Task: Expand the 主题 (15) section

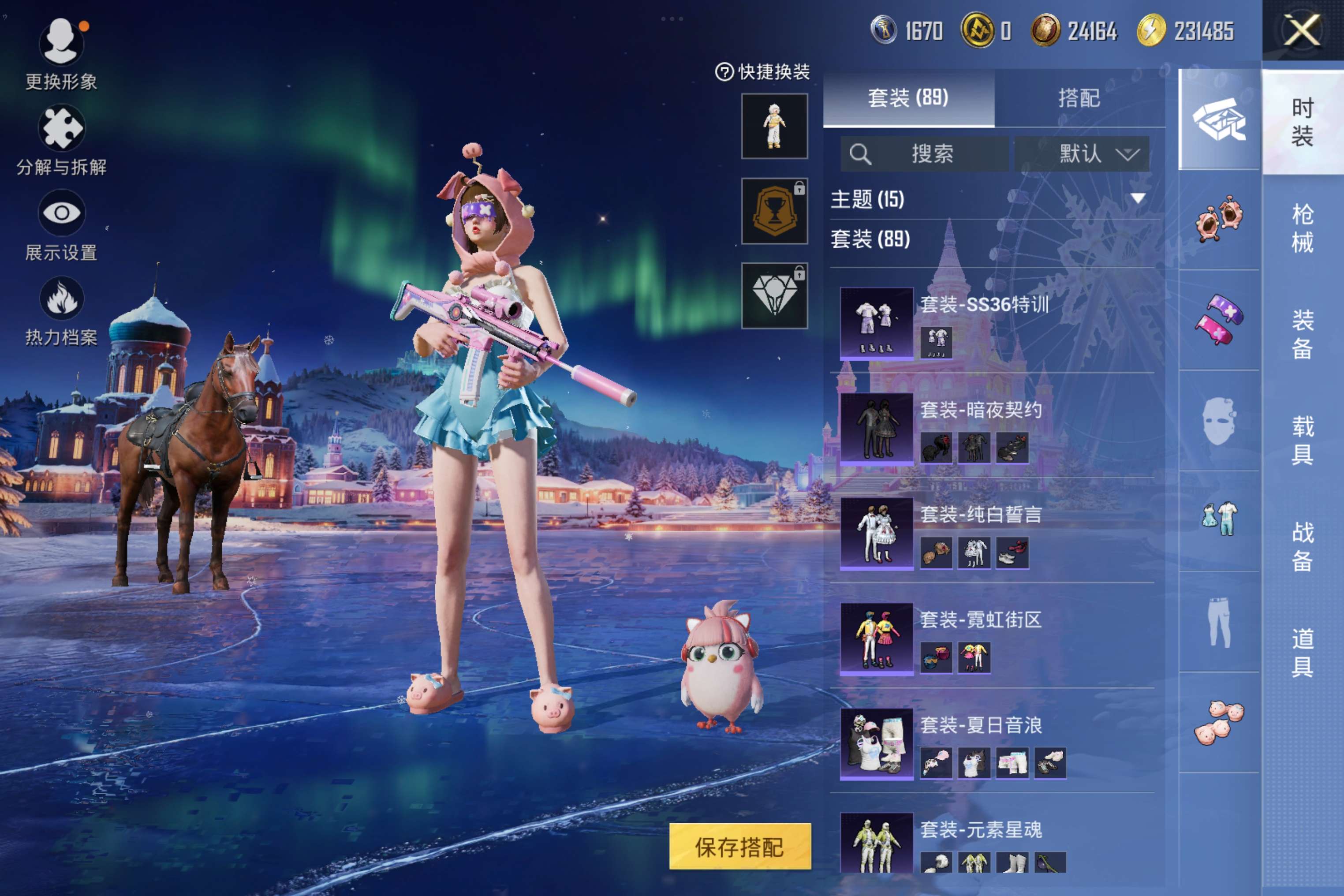Action: click(x=1137, y=199)
